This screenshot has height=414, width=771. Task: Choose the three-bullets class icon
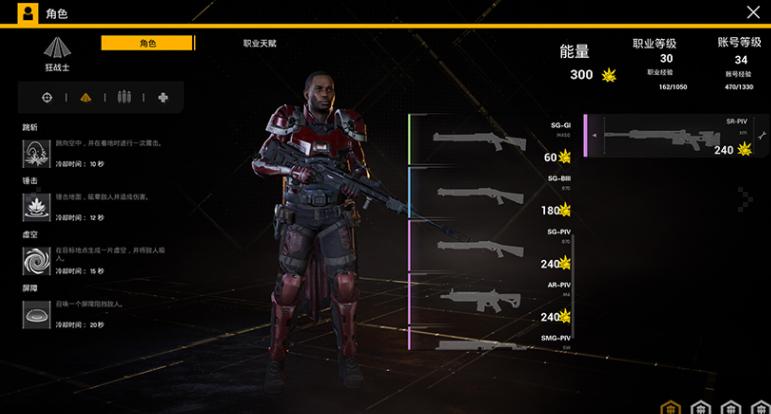coord(124,97)
